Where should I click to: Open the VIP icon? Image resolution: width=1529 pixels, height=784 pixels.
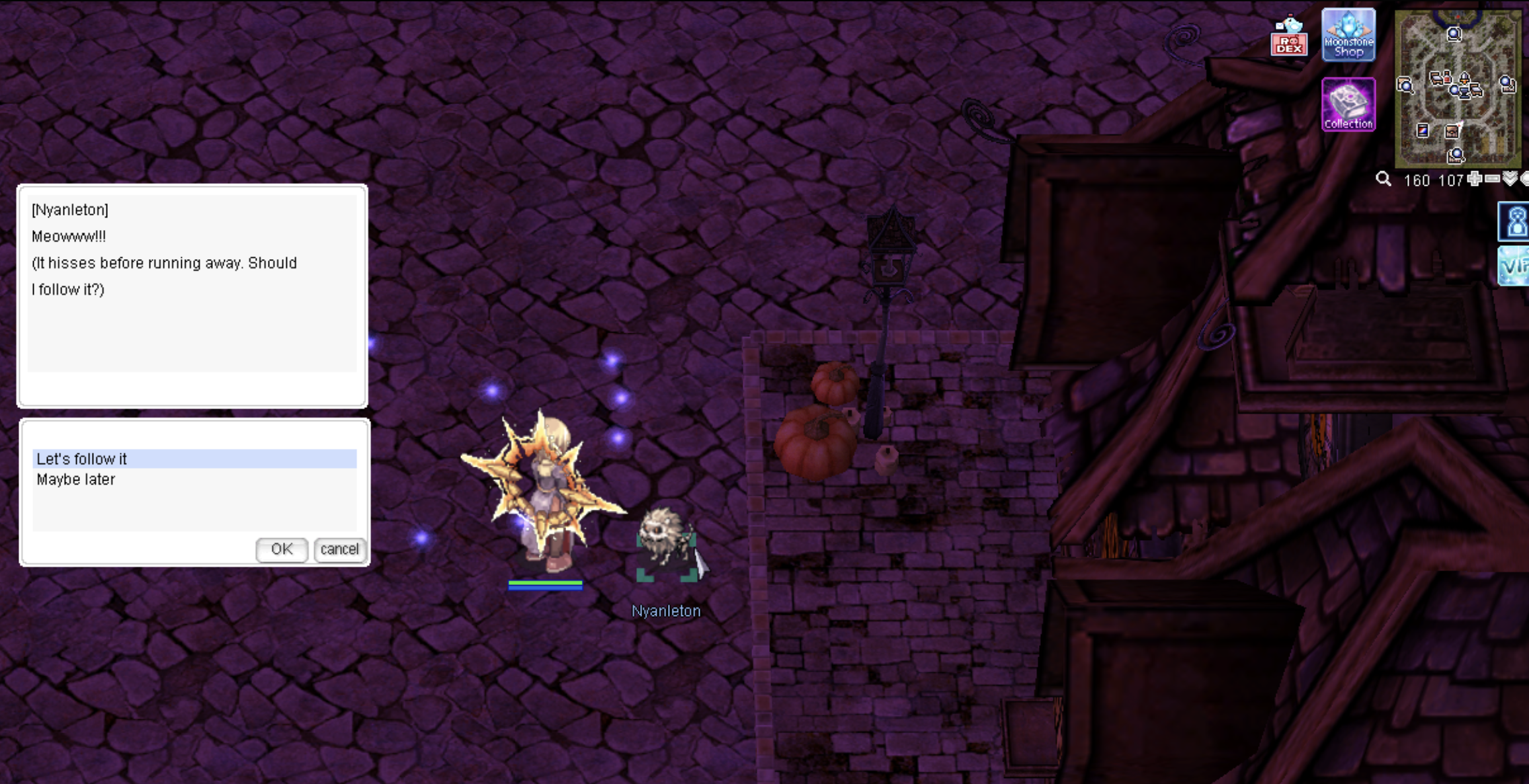coord(1515,266)
